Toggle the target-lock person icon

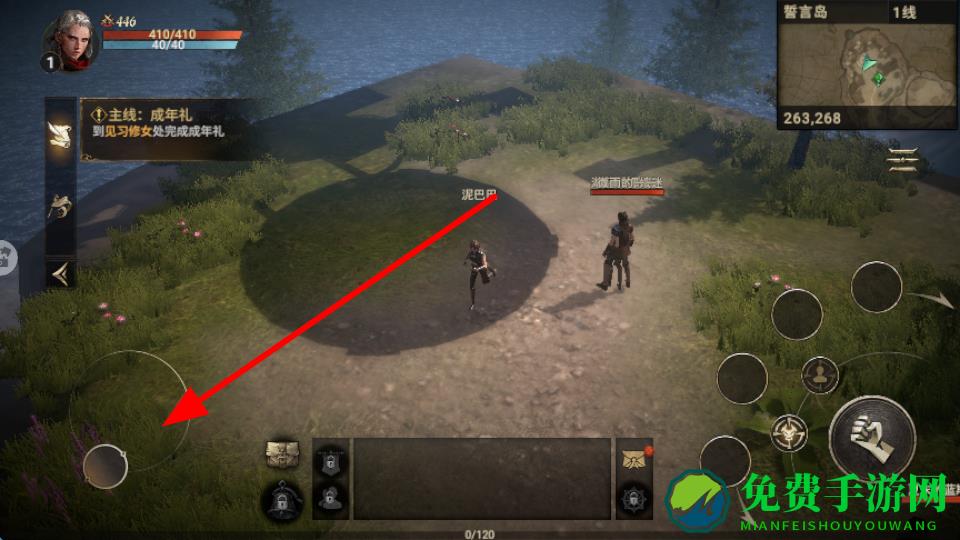[822, 375]
